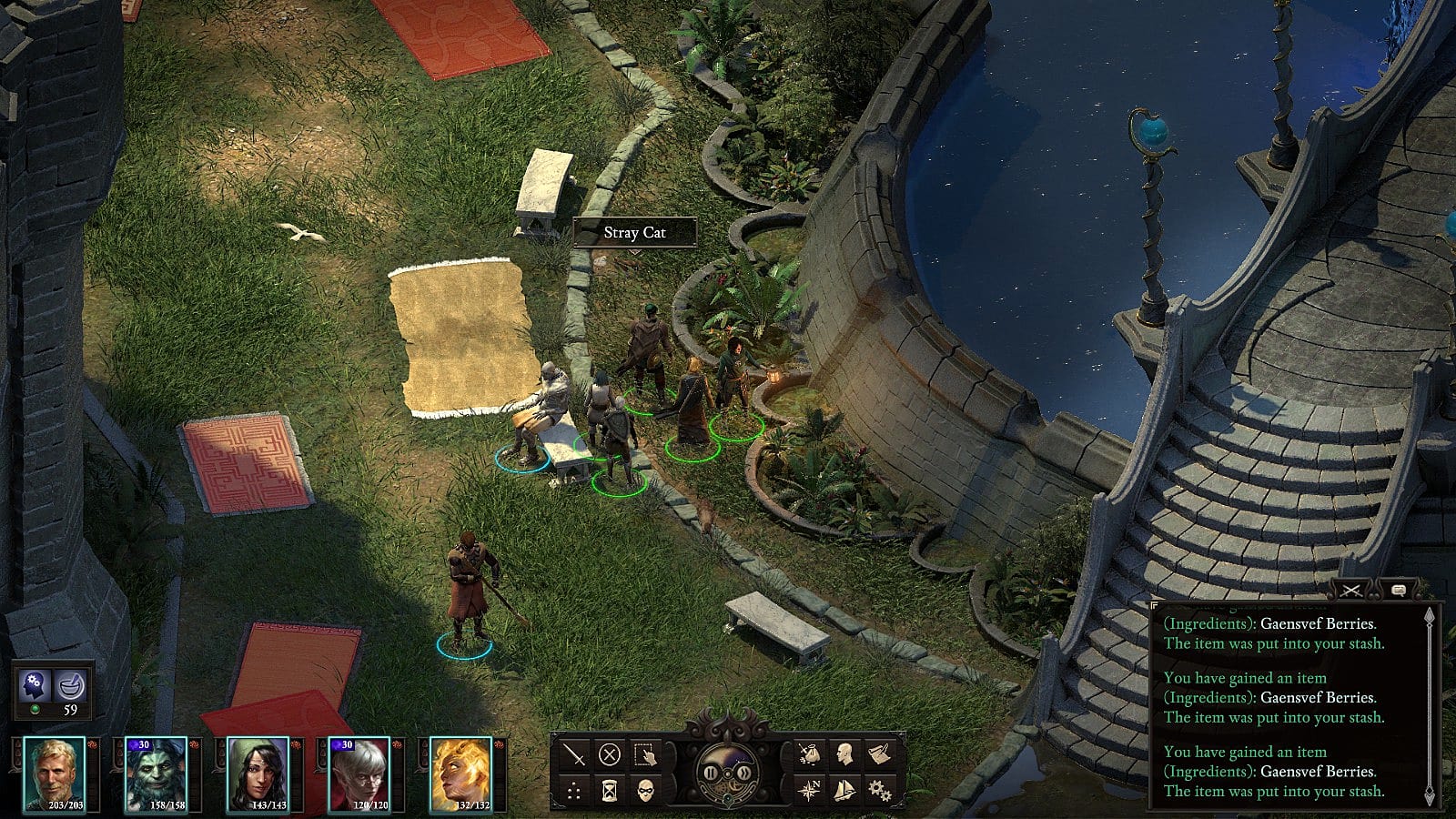Toggle stealth mode with the masked face
Viewport: 1456px width, 819px height.
point(645,790)
